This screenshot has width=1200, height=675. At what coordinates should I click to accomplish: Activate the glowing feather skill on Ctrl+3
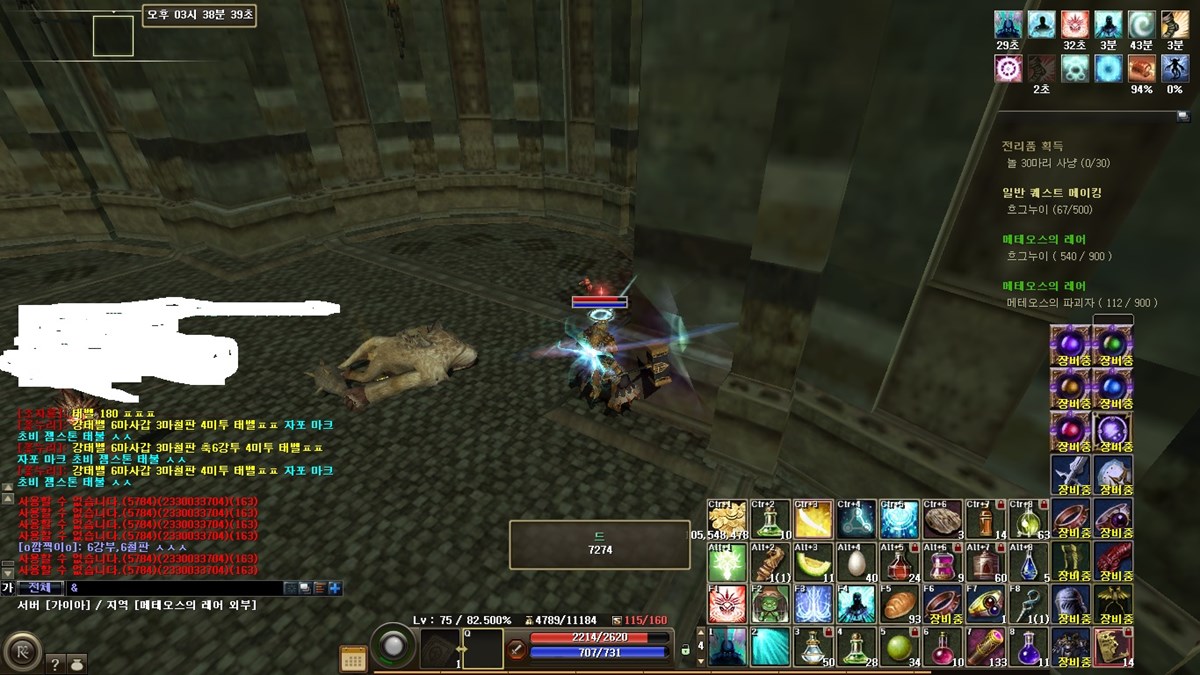(x=813, y=519)
